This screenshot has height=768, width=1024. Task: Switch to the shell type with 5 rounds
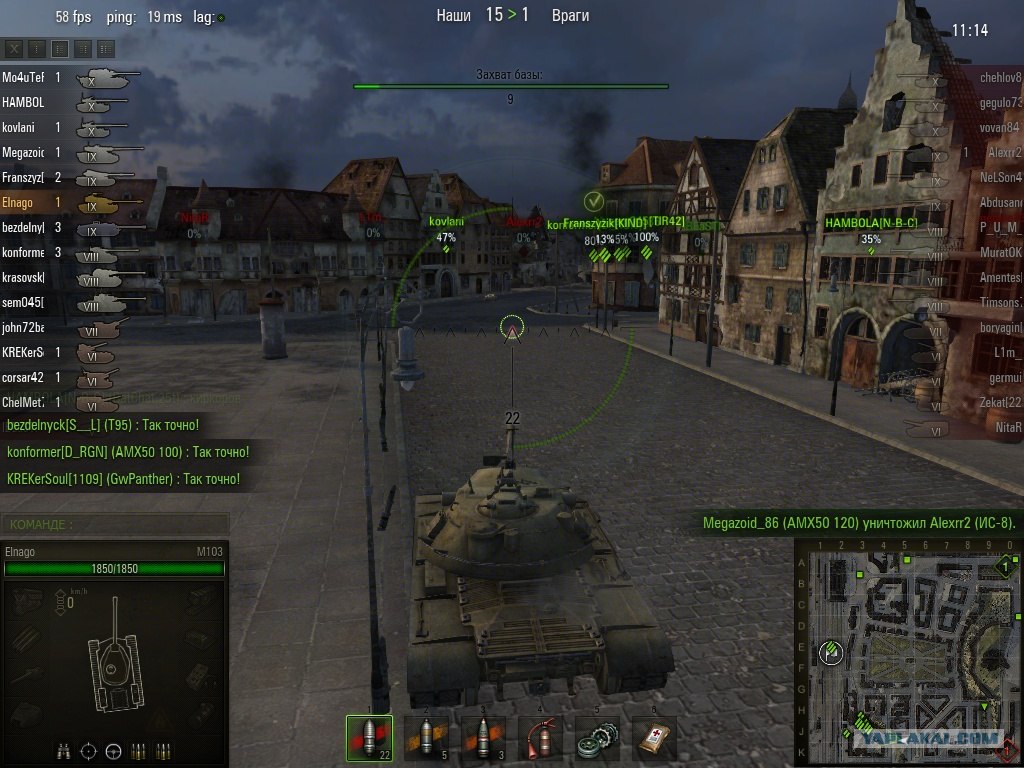coord(426,738)
